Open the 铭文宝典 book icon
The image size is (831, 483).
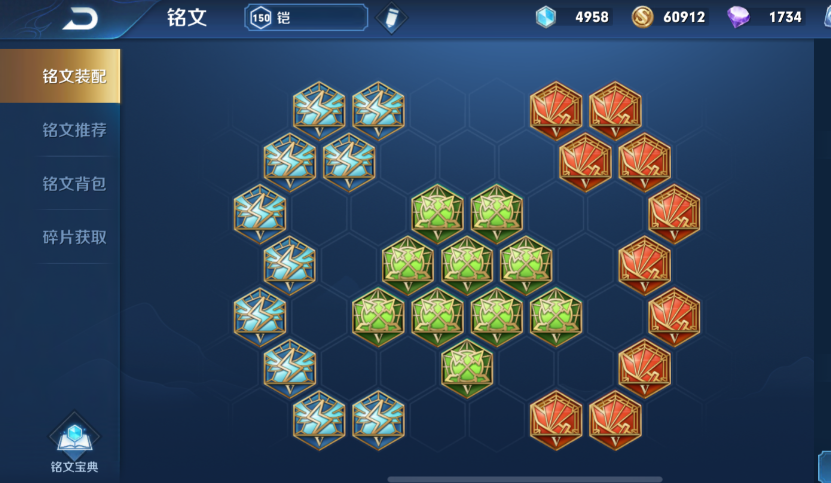74,440
